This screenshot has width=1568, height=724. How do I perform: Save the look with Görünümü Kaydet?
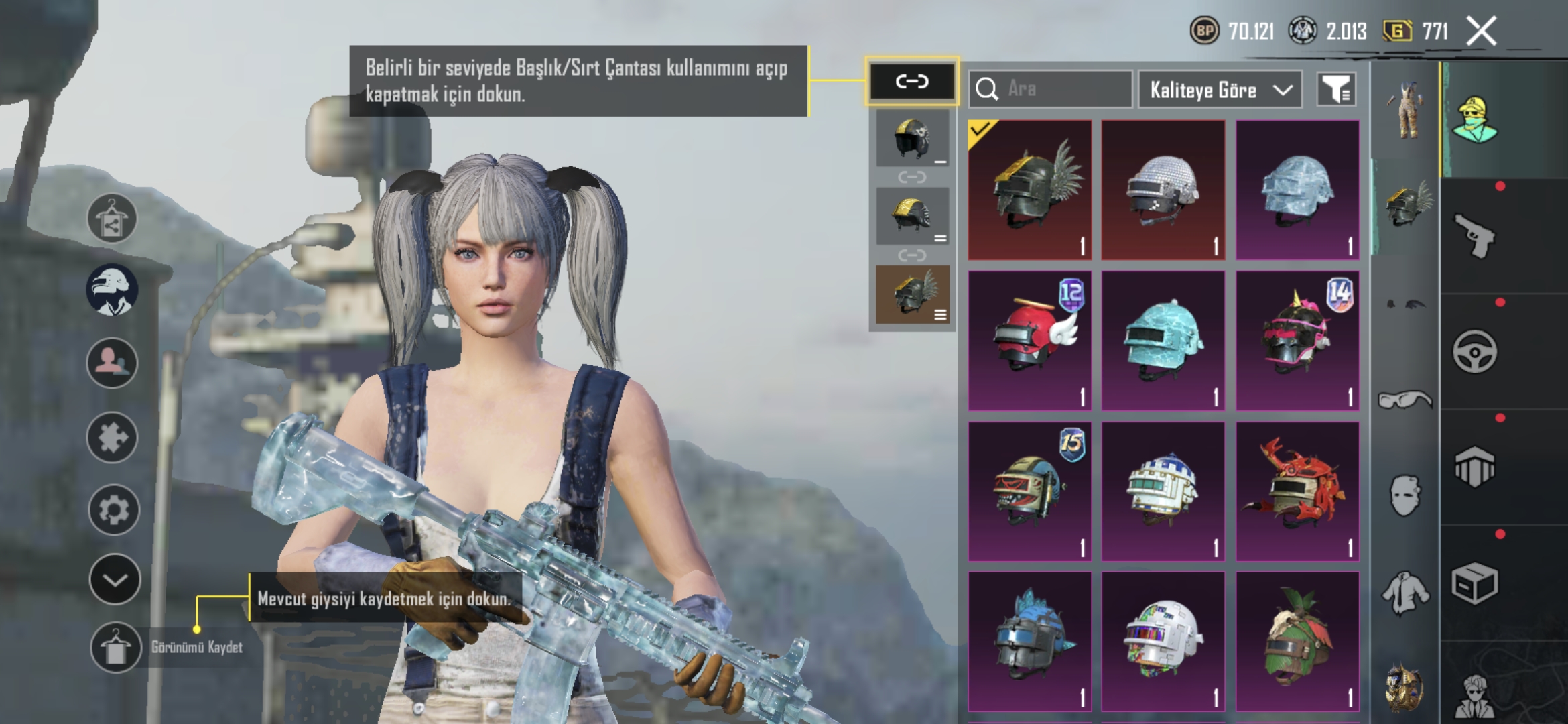coord(115,647)
